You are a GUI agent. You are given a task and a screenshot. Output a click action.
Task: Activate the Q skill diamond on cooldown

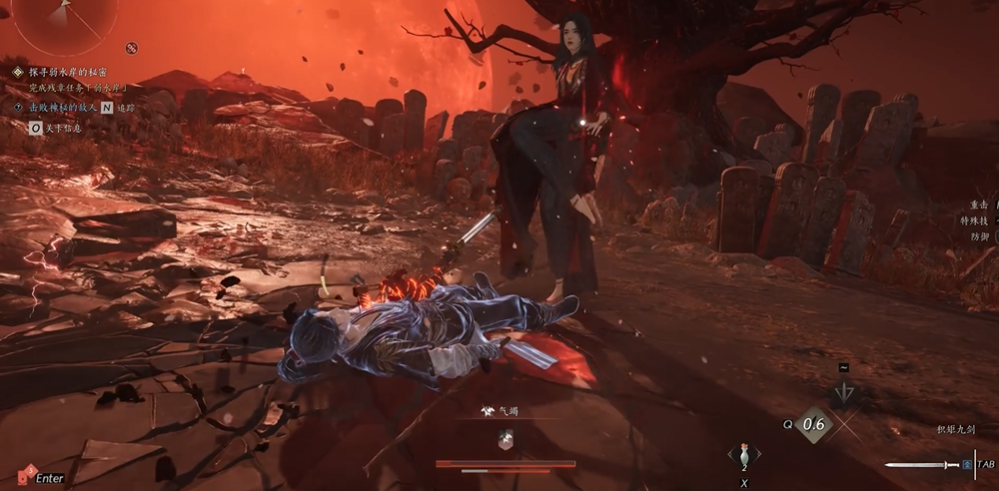click(814, 423)
